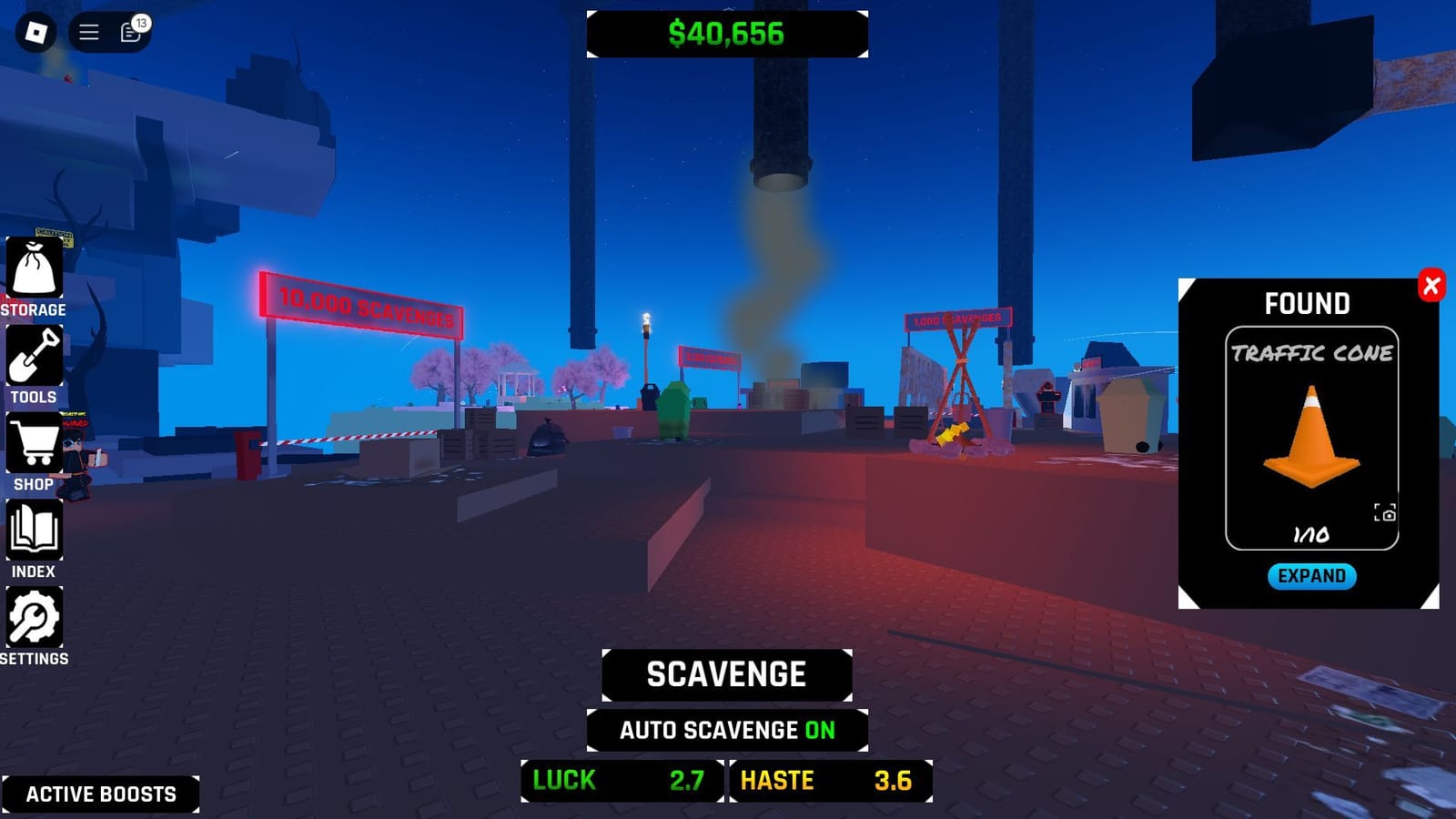Click the Haste 3.6 stat display

pos(830,780)
